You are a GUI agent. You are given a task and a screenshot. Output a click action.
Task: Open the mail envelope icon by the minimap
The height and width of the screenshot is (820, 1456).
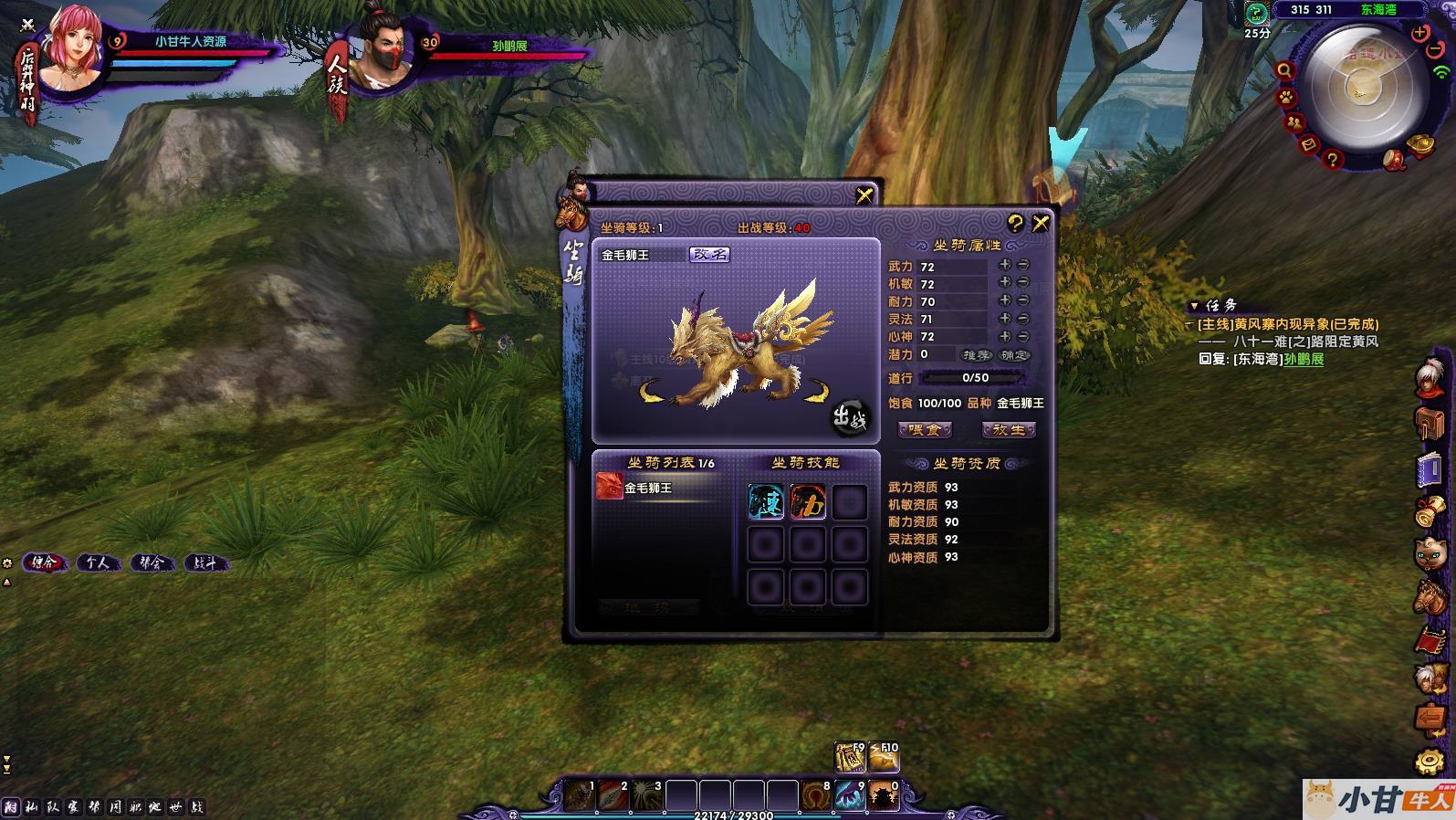[1308, 144]
